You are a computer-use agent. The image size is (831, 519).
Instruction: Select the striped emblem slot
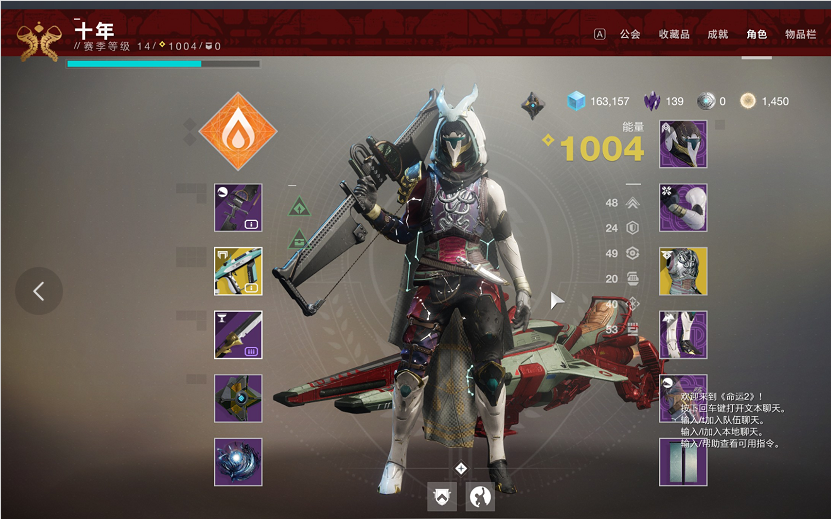683,462
